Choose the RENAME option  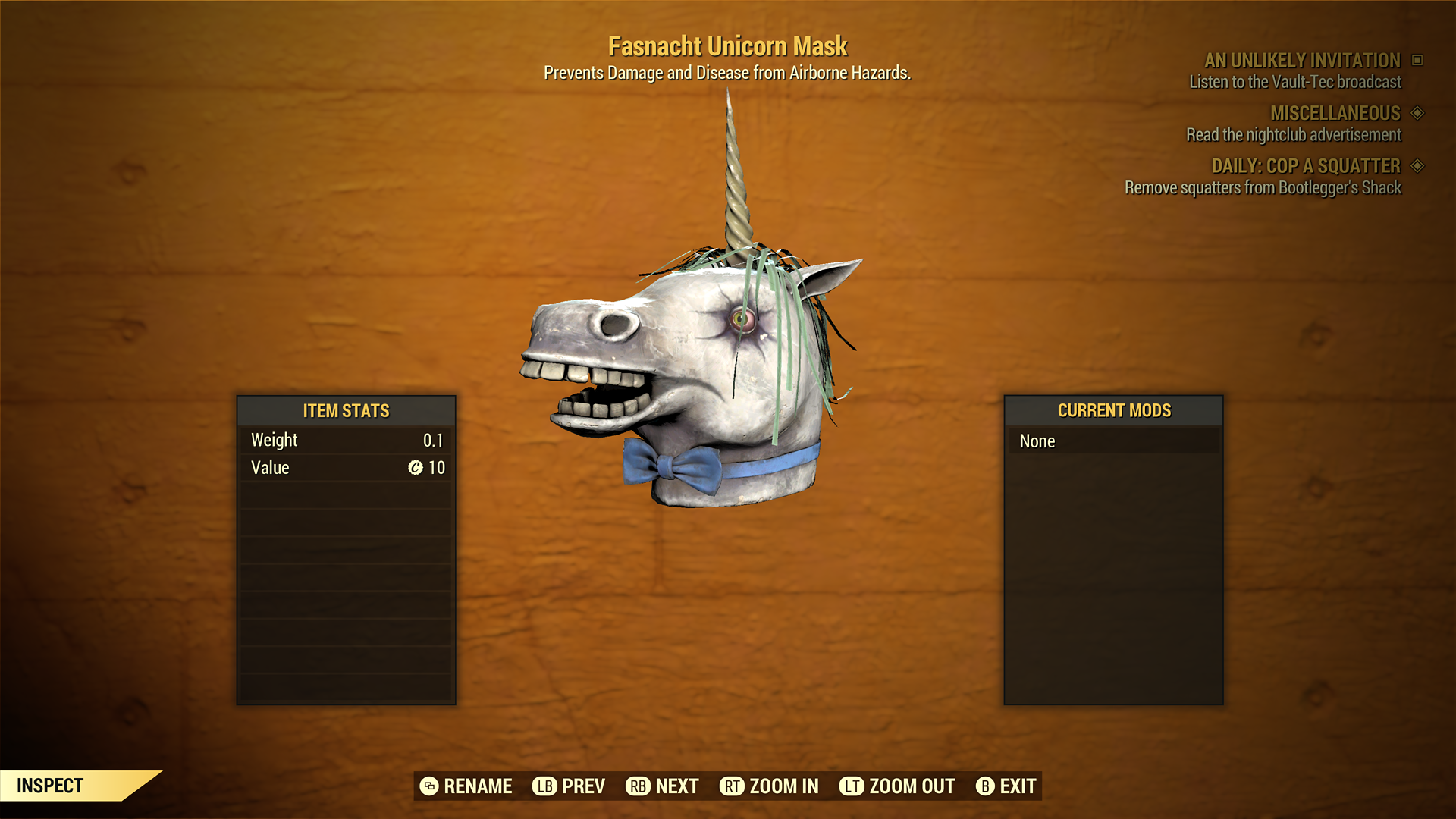(466, 786)
